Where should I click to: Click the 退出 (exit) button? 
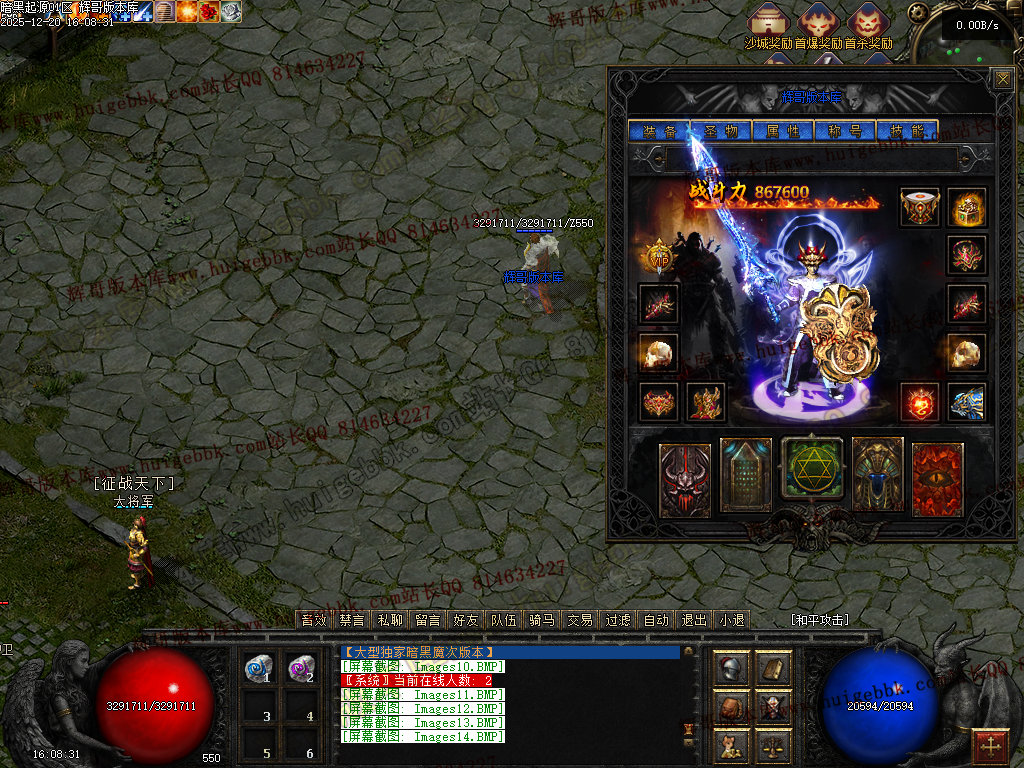[x=694, y=620]
